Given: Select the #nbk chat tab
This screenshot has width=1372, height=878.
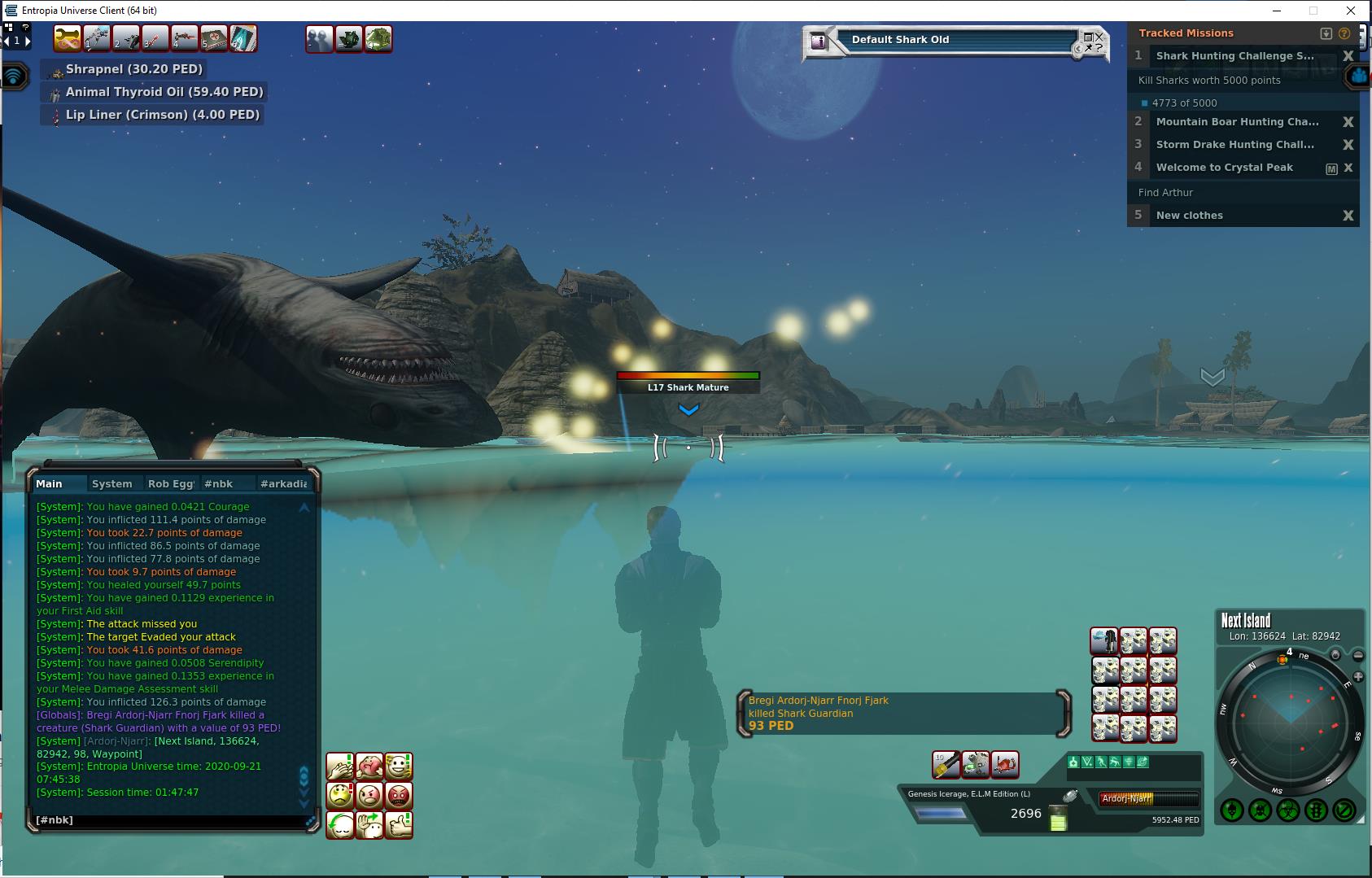Looking at the screenshot, I should [x=218, y=483].
